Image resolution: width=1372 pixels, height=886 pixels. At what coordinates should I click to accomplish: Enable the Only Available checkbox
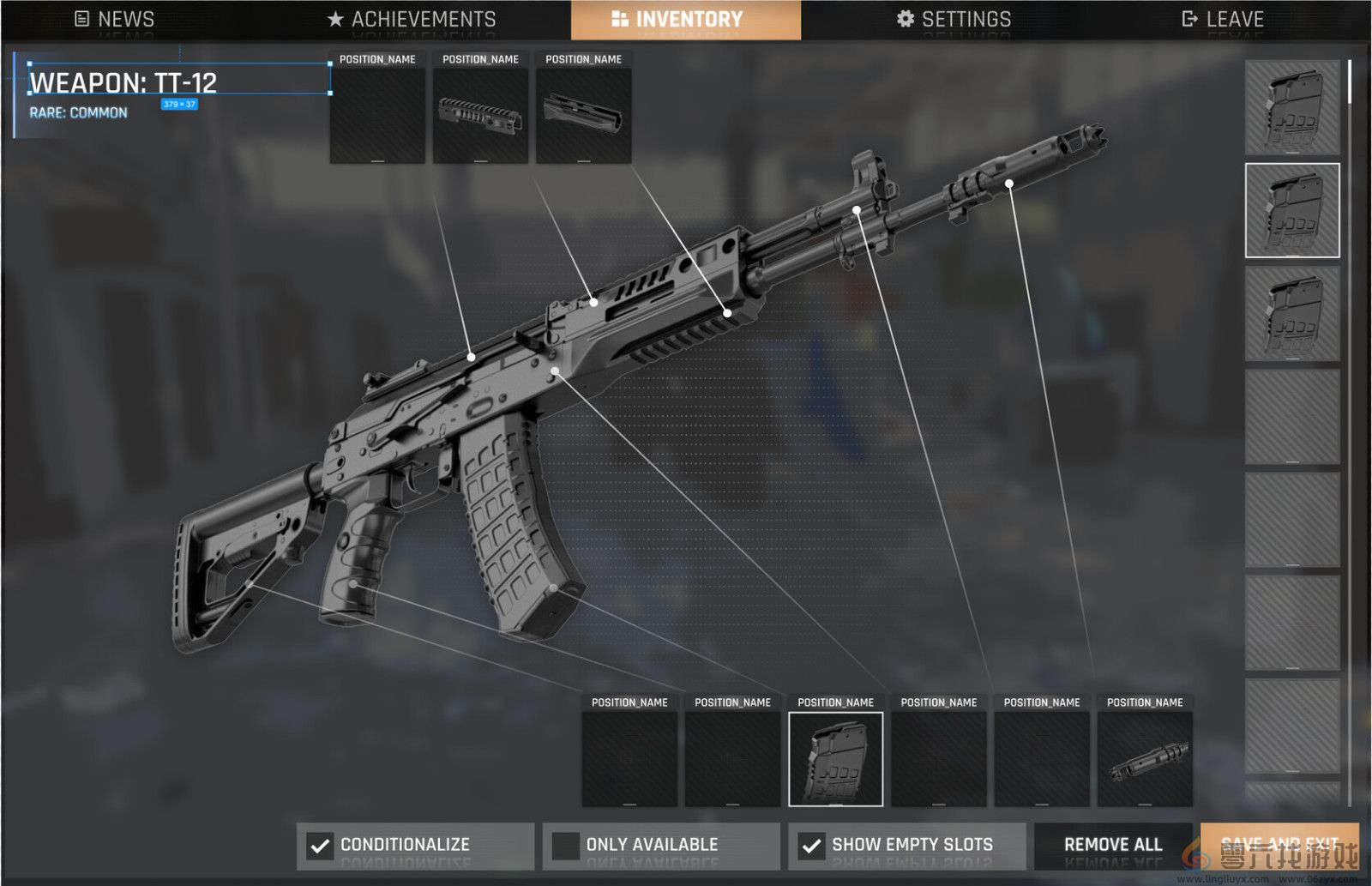coord(566,846)
